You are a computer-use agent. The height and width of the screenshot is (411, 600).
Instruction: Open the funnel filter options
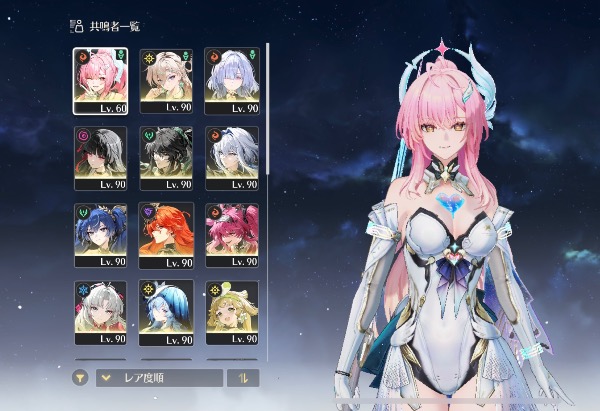click(80, 378)
